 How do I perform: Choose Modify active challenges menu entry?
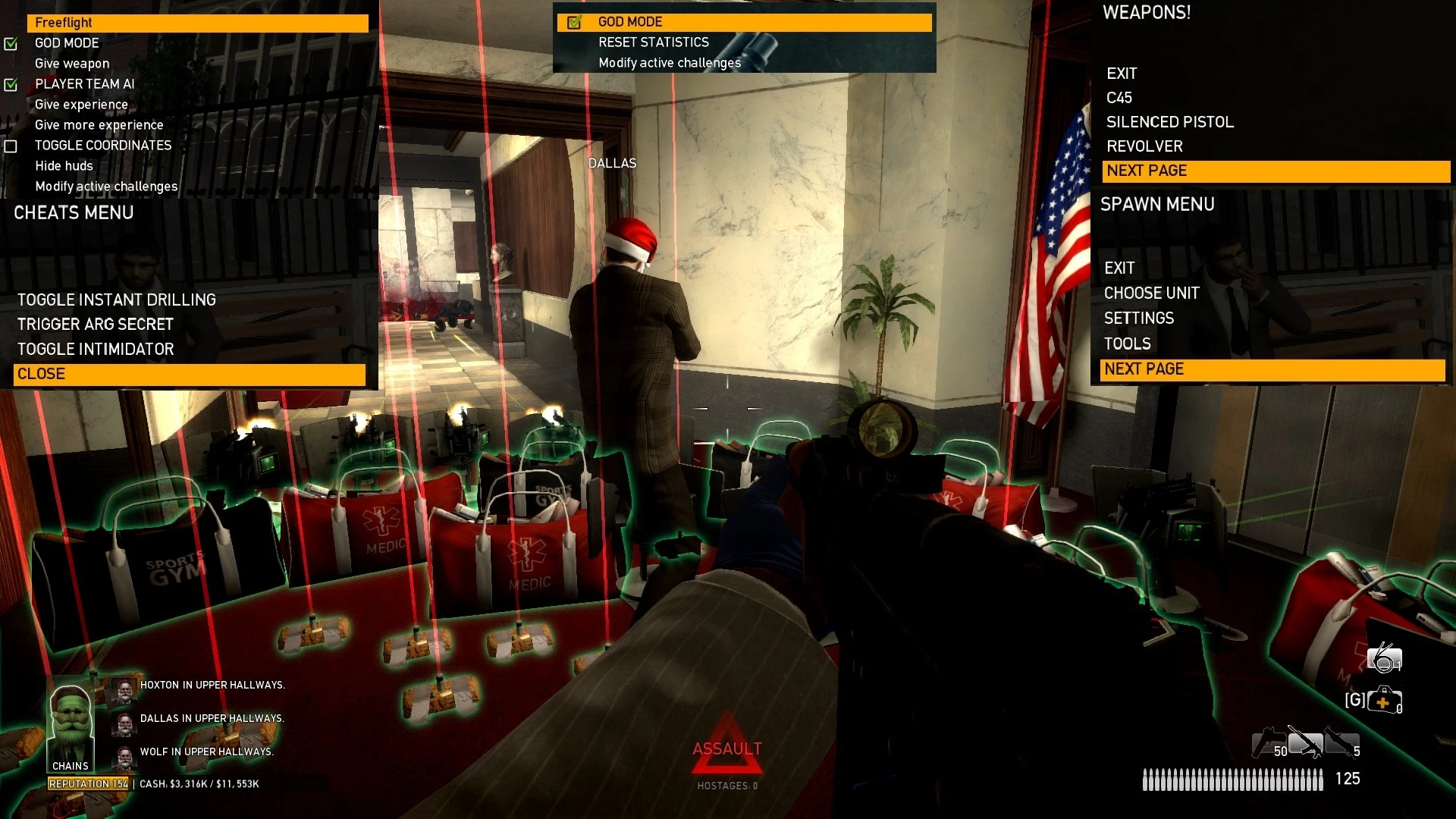[x=670, y=62]
